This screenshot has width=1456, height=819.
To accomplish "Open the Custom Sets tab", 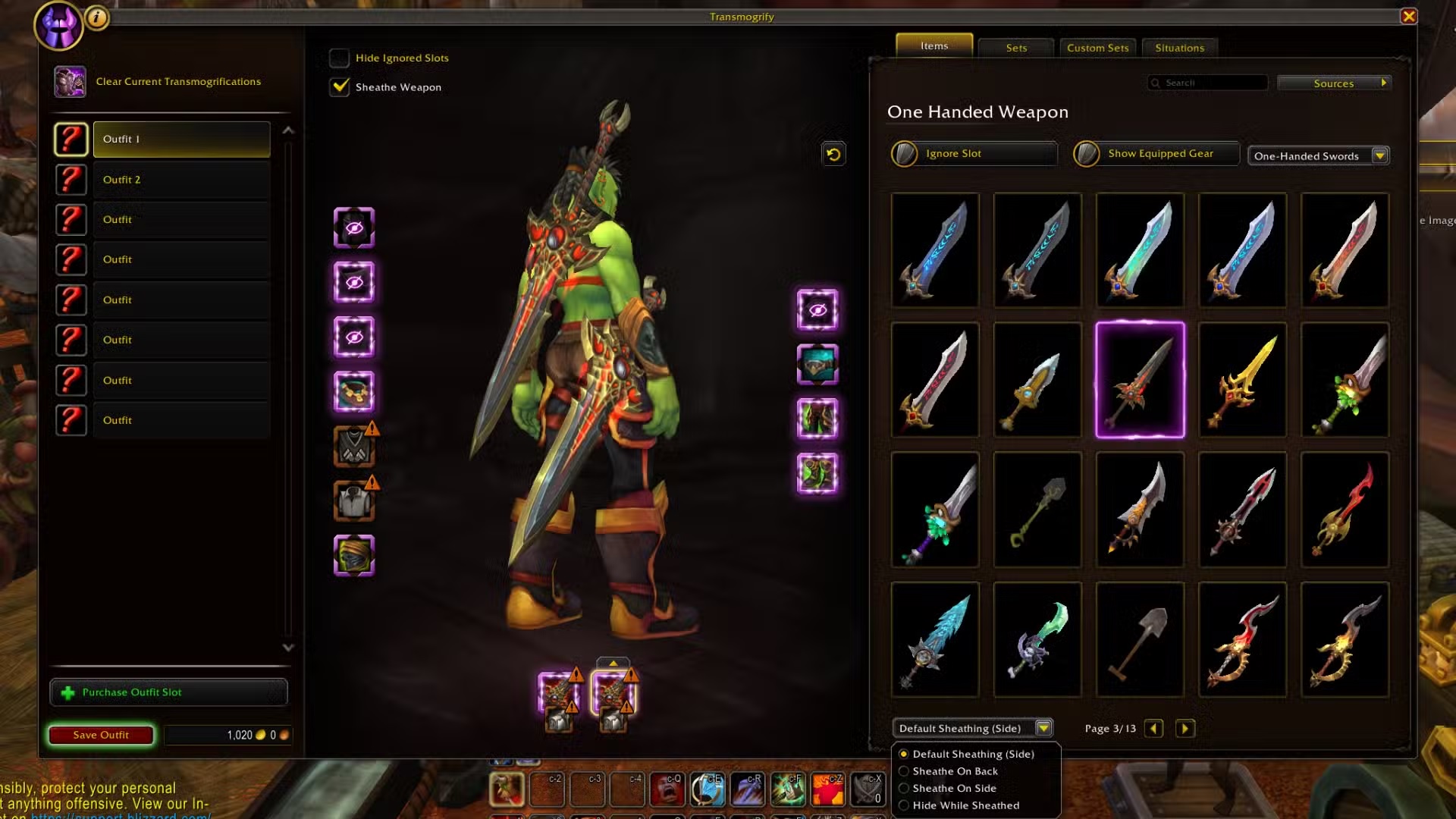I will click(1097, 48).
